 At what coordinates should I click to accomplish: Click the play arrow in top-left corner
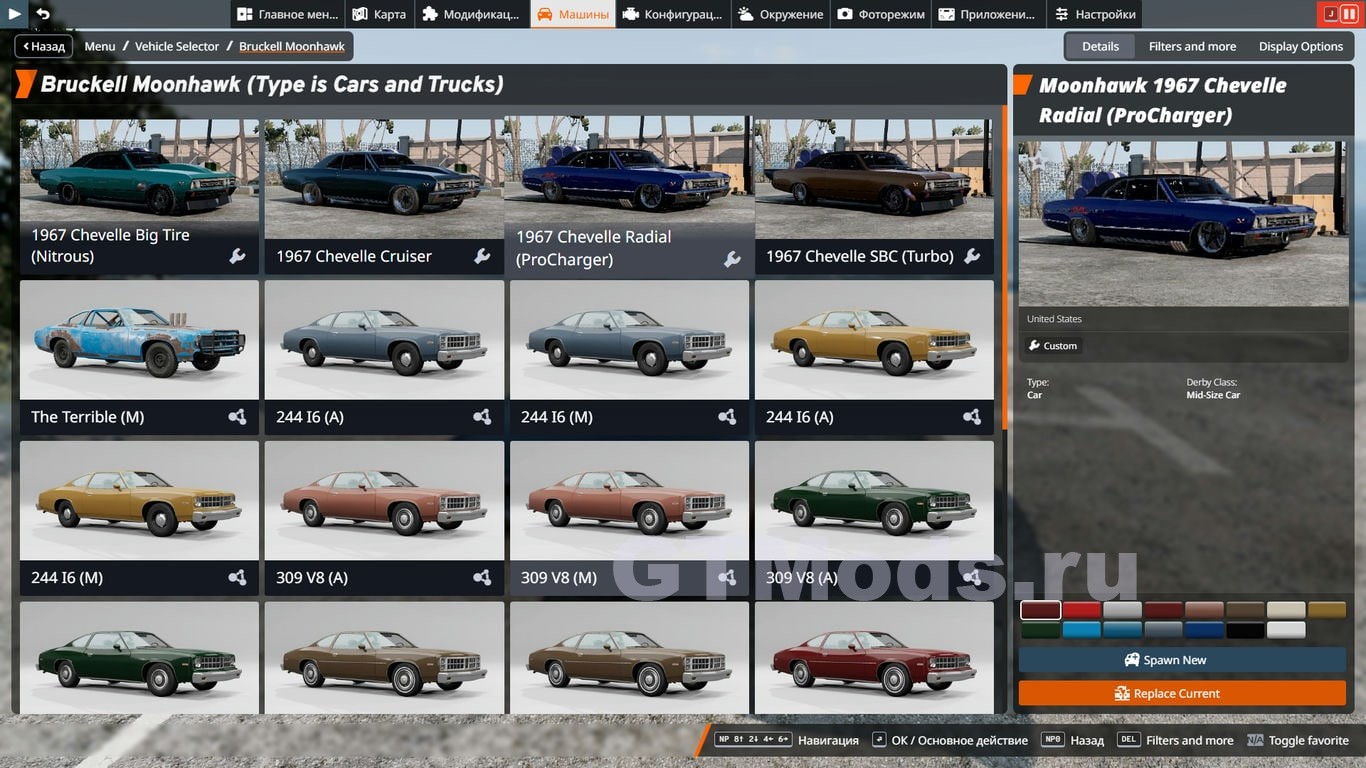click(x=14, y=14)
